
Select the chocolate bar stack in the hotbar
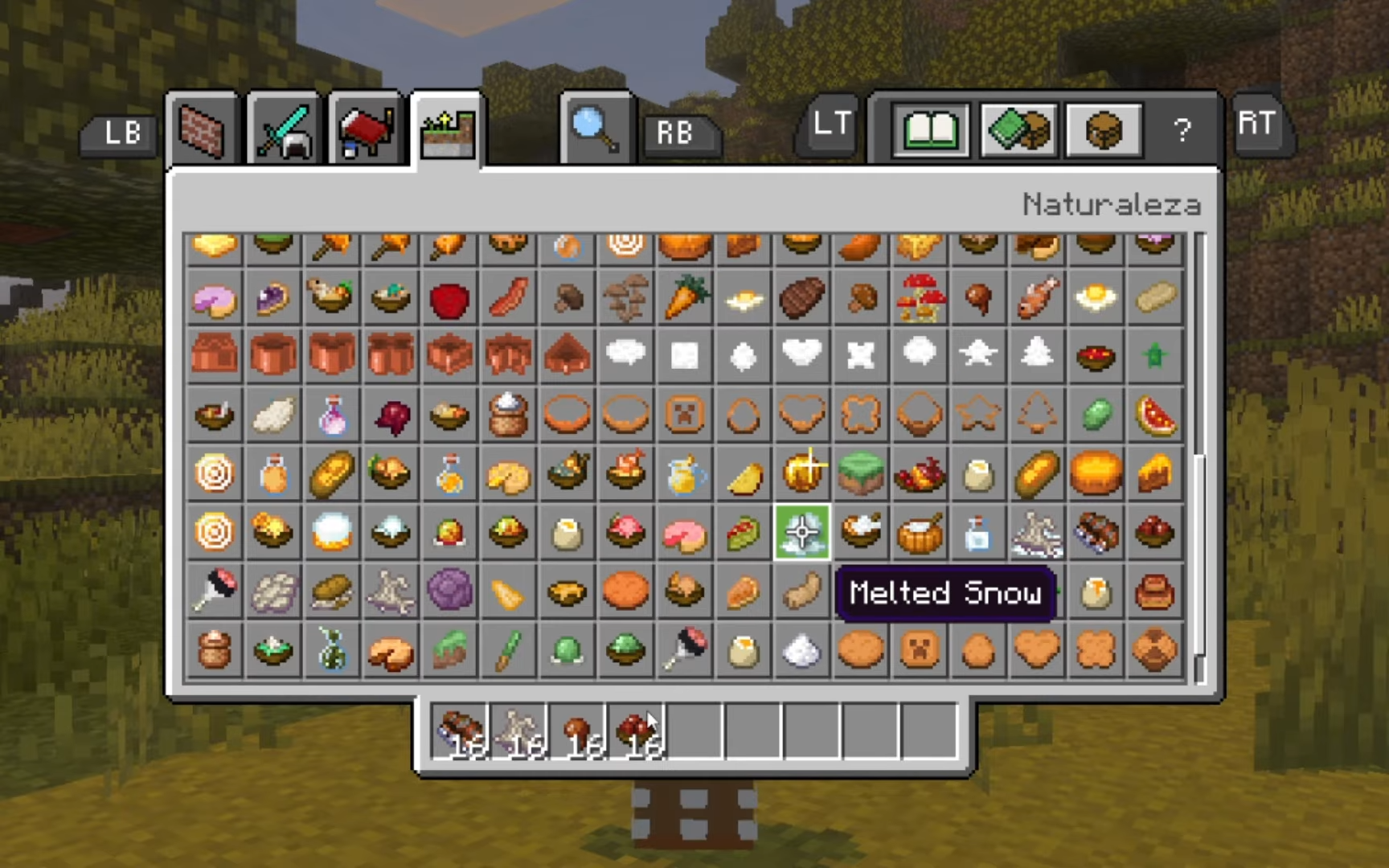pos(460,731)
